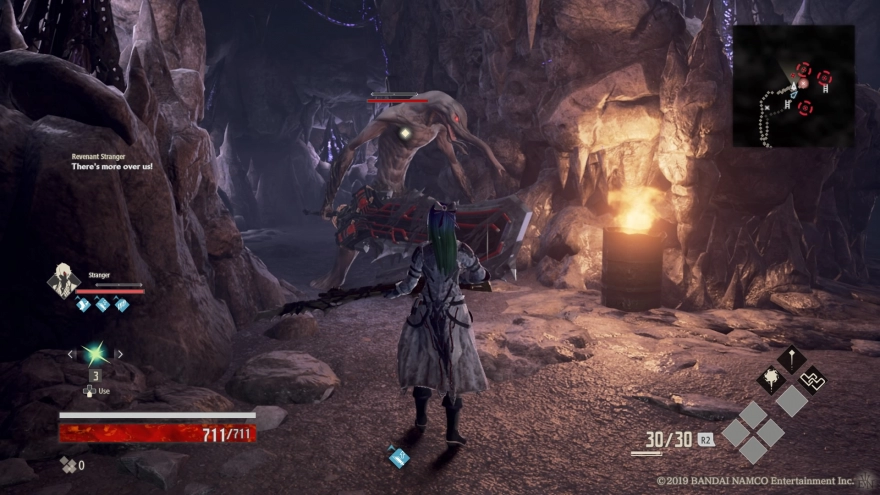Activate the burst splash gift icon
Viewport: 880px width, 495px height.
[770, 378]
